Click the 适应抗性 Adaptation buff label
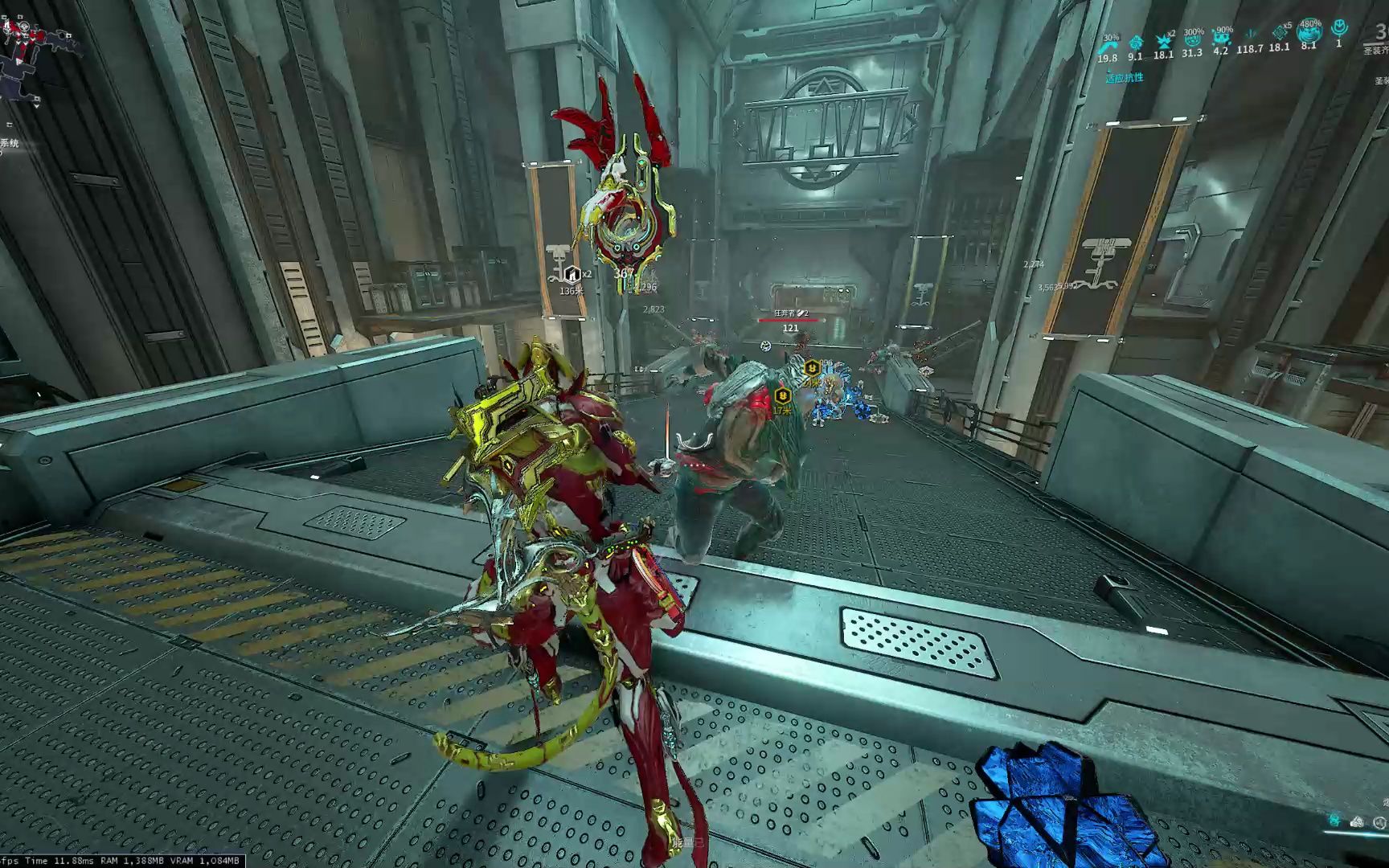 click(x=1124, y=78)
